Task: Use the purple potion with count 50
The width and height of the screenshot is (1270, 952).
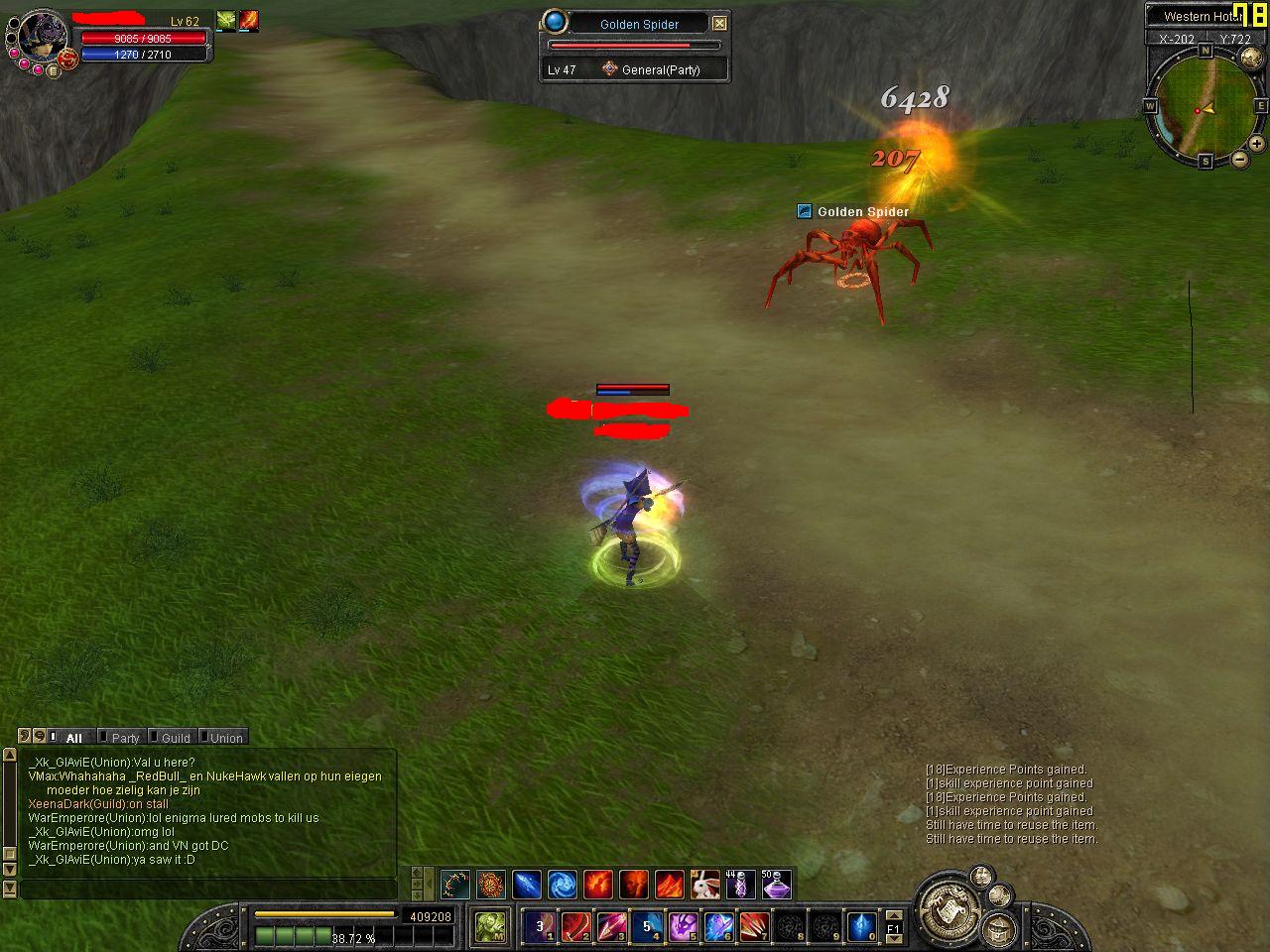Action: click(x=775, y=884)
